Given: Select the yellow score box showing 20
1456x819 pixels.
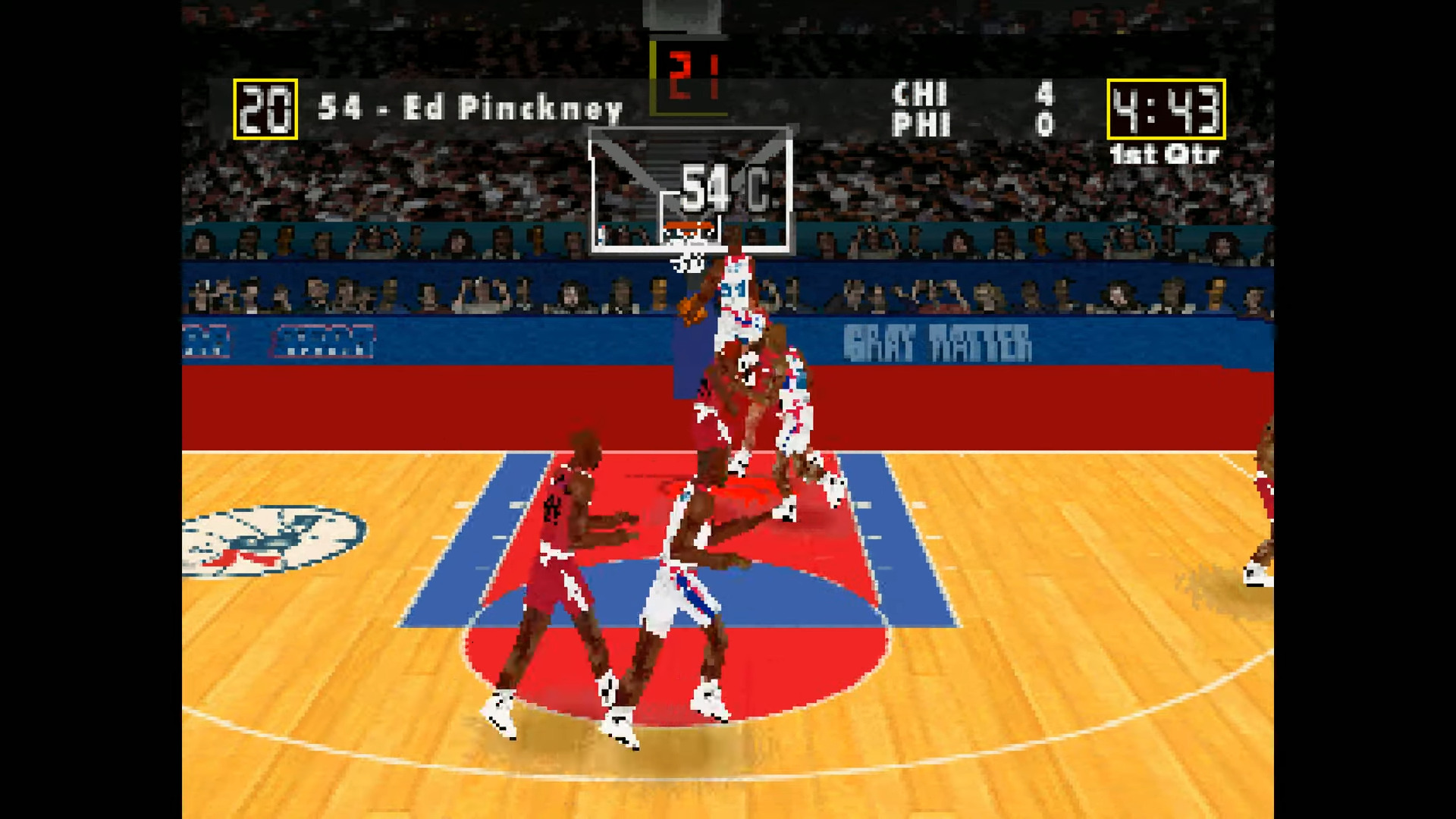Looking at the screenshot, I should 265,110.
